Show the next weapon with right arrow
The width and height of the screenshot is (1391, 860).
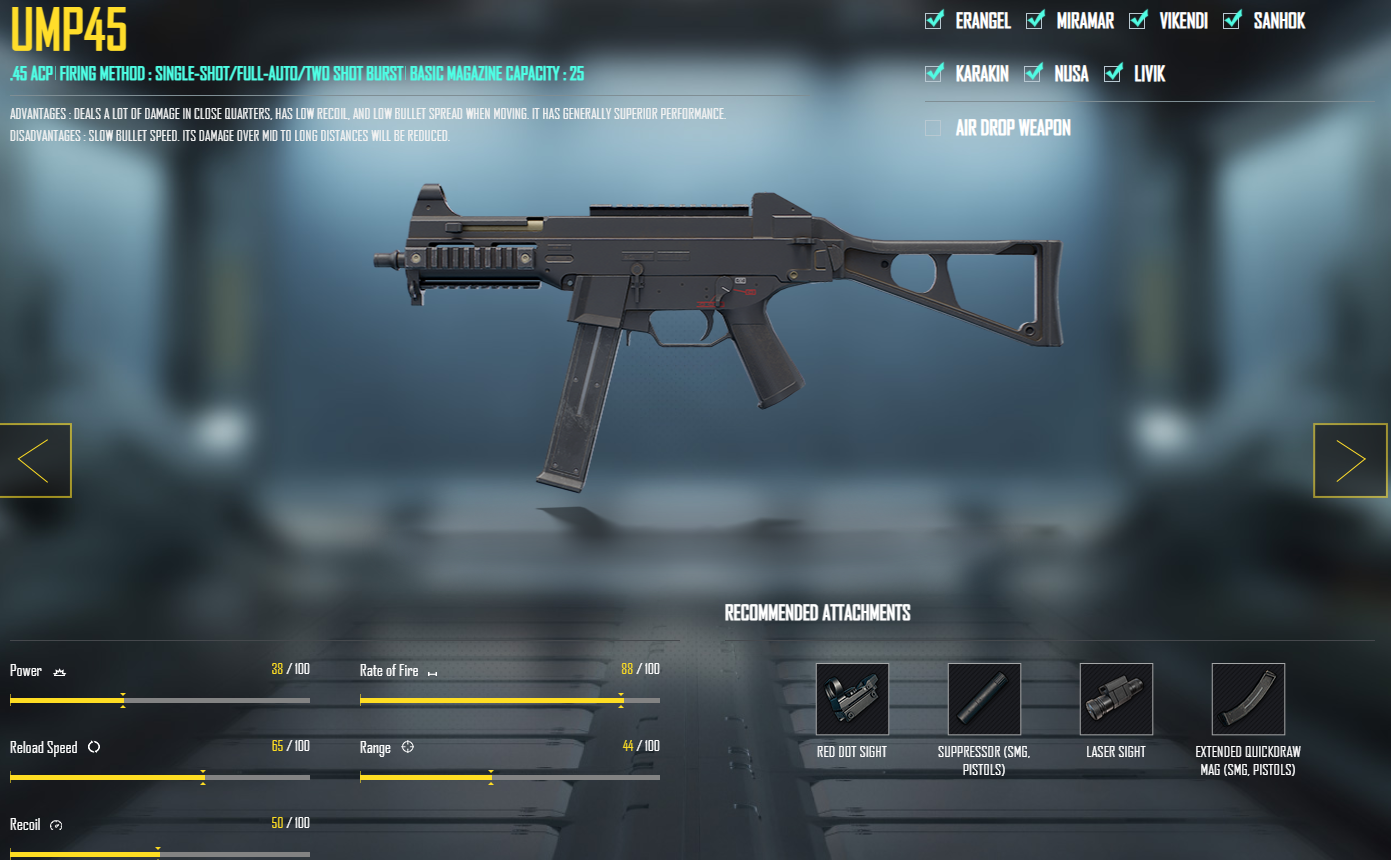pos(1350,460)
